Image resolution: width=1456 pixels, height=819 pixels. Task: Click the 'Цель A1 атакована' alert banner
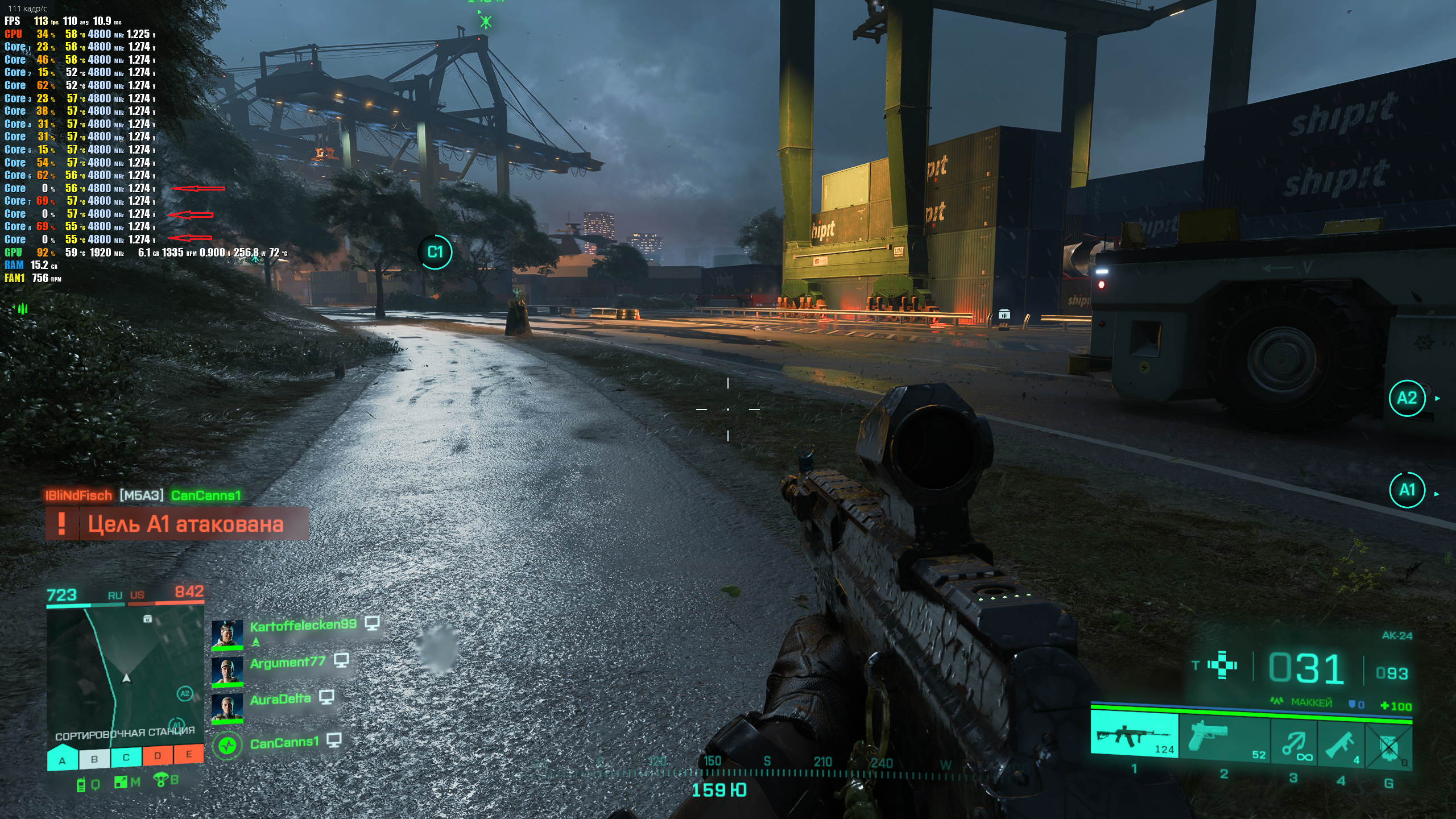pos(177,524)
